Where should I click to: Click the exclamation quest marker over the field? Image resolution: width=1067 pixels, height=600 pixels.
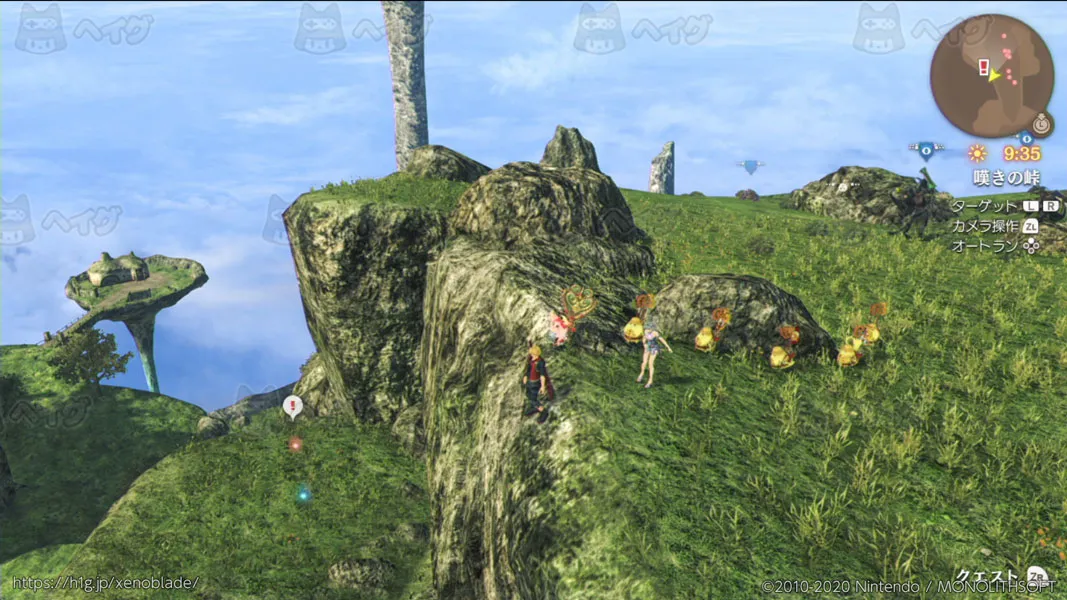292,406
